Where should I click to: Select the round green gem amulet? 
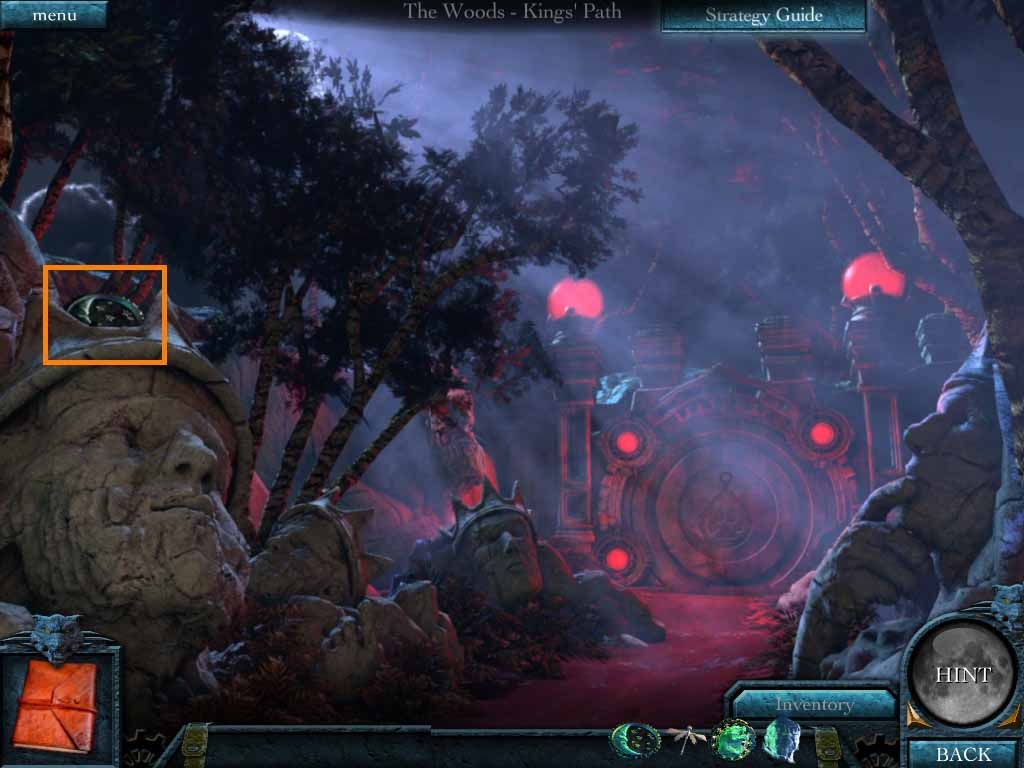(x=735, y=741)
